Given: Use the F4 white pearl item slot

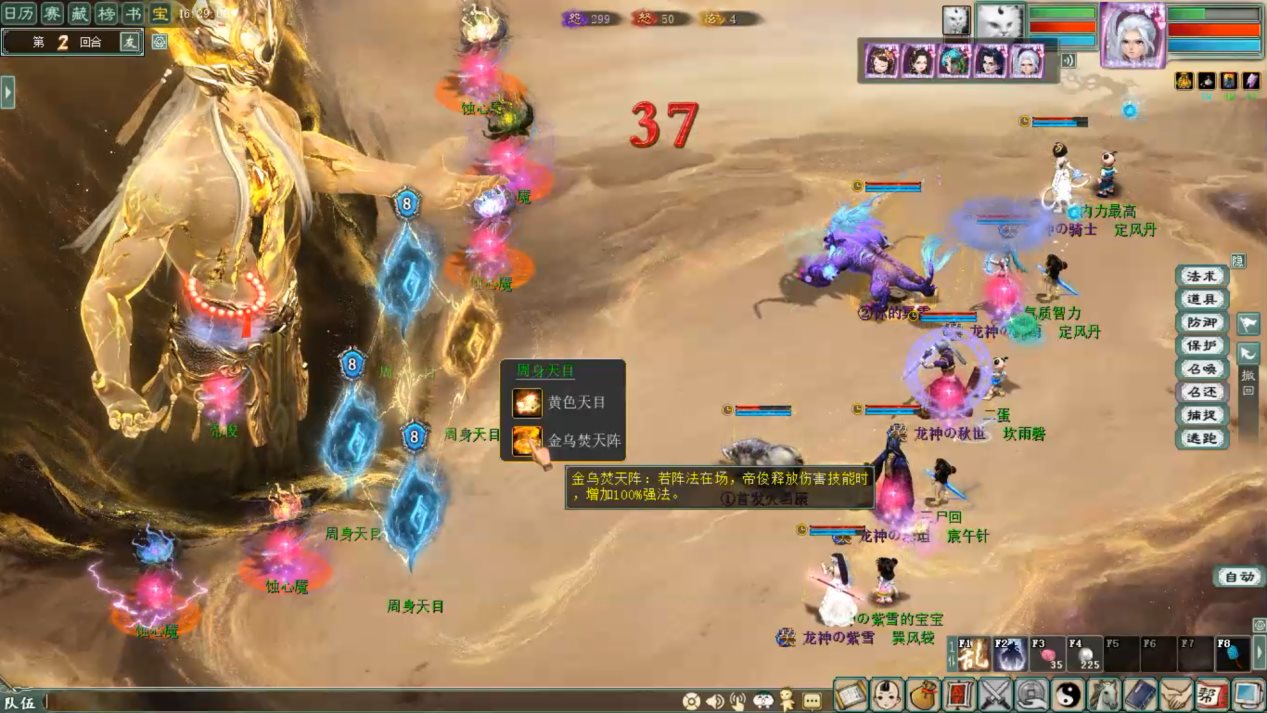Looking at the screenshot, I should tap(1085, 654).
